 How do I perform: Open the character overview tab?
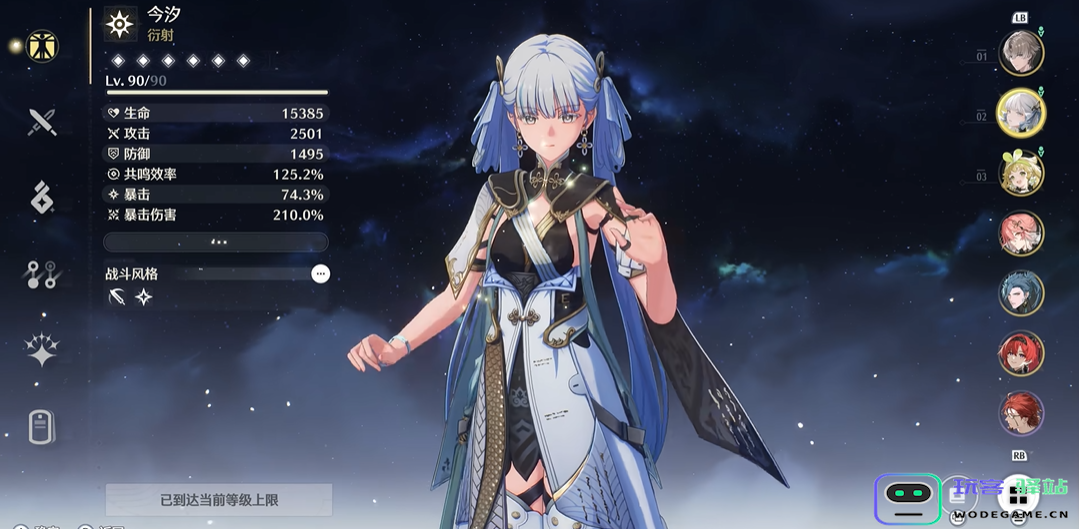pos(42,46)
